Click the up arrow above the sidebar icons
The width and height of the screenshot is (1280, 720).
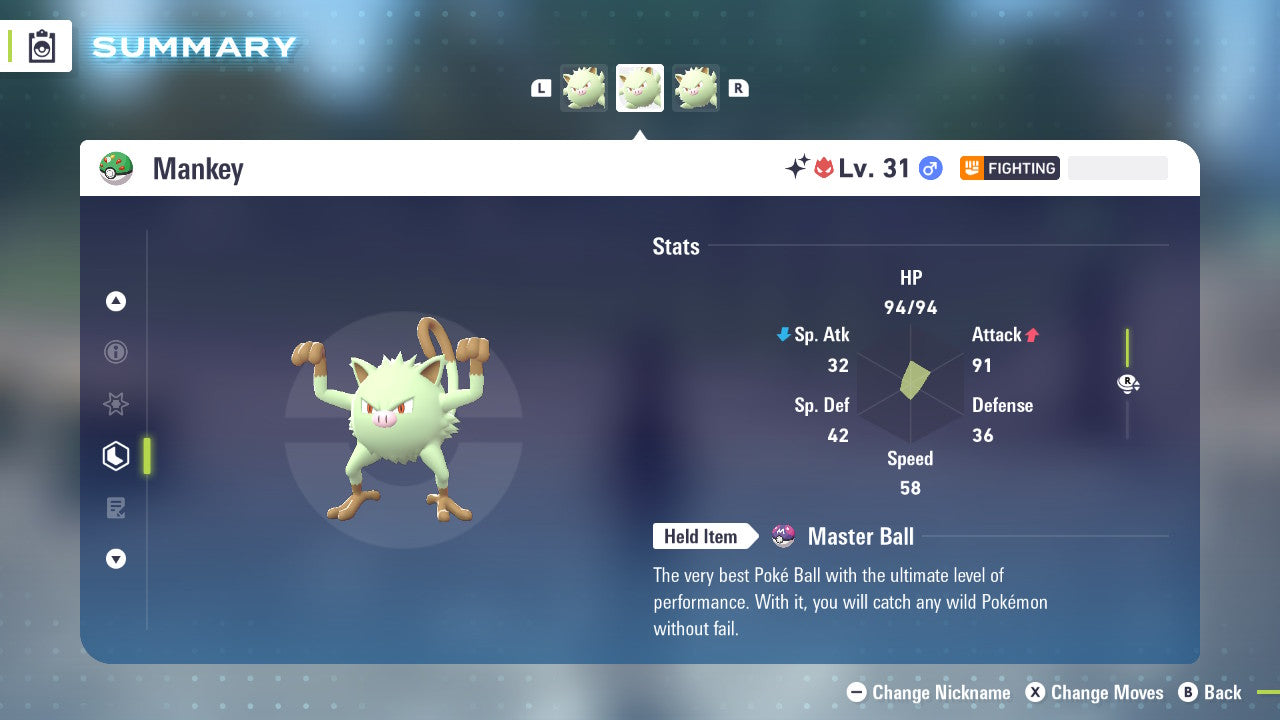pos(115,301)
